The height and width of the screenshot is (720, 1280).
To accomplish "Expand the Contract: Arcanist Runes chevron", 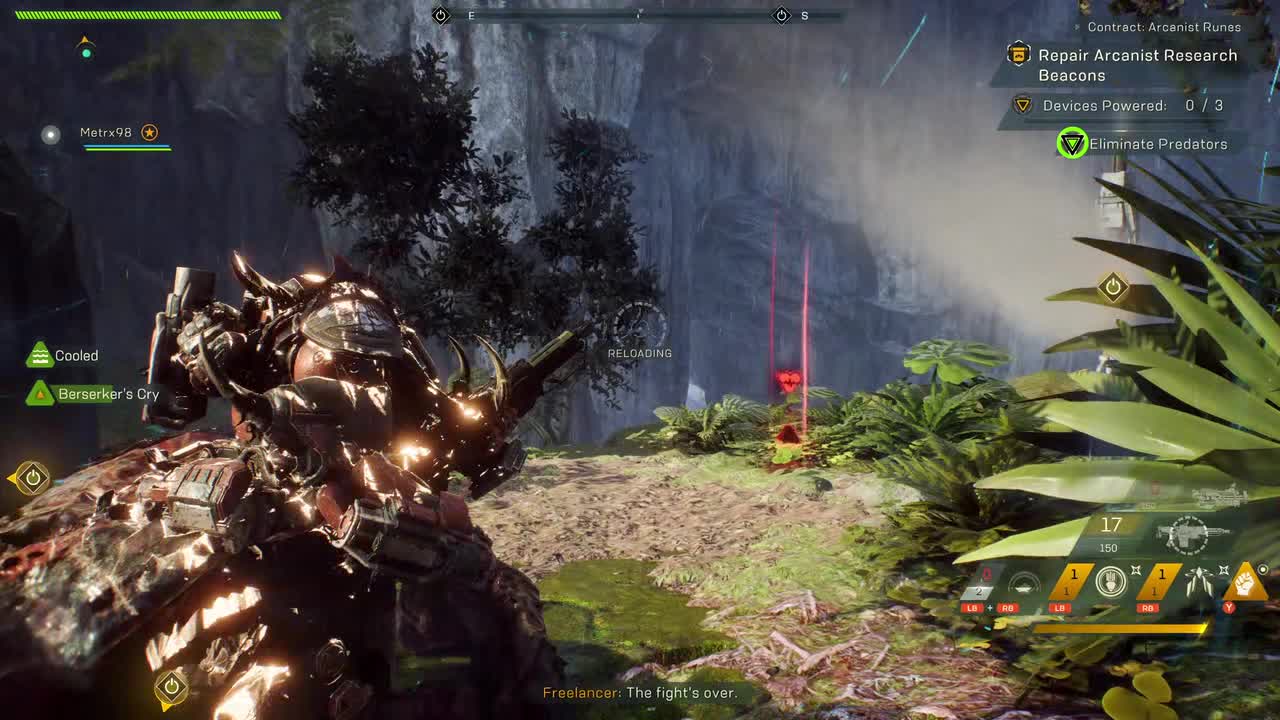I will (x=1074, y=27).
